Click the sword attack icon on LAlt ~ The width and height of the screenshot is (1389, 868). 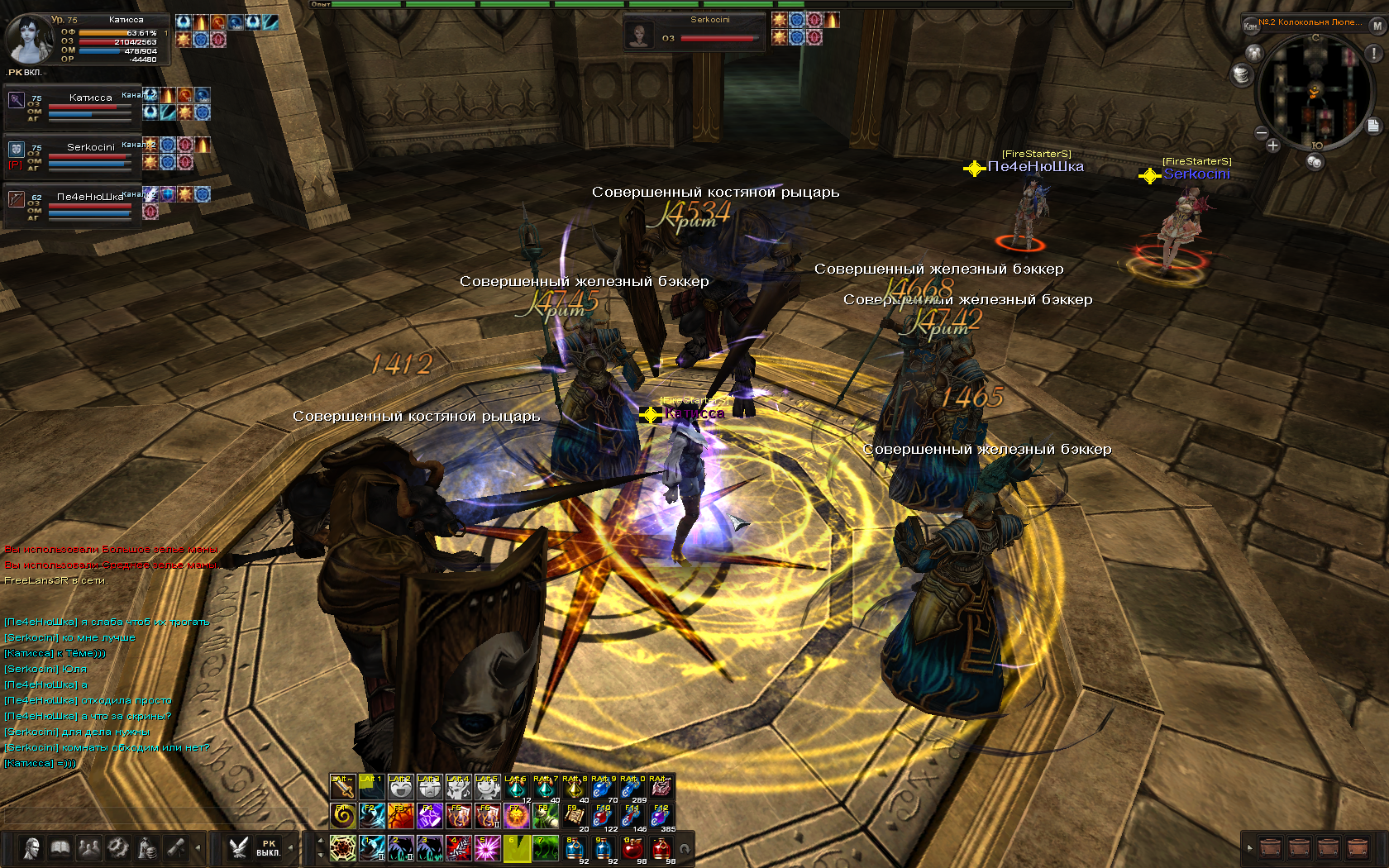tap(342, 788)
